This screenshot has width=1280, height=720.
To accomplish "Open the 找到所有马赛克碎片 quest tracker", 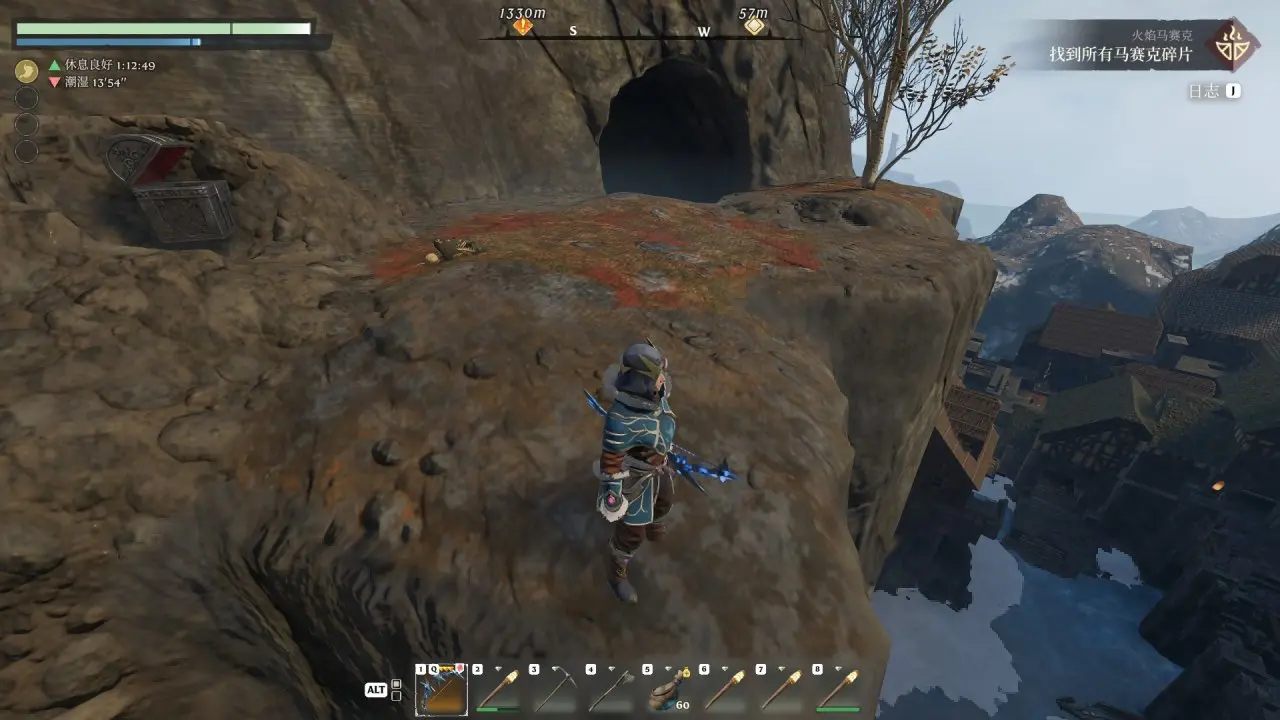I will [1120, 55].
